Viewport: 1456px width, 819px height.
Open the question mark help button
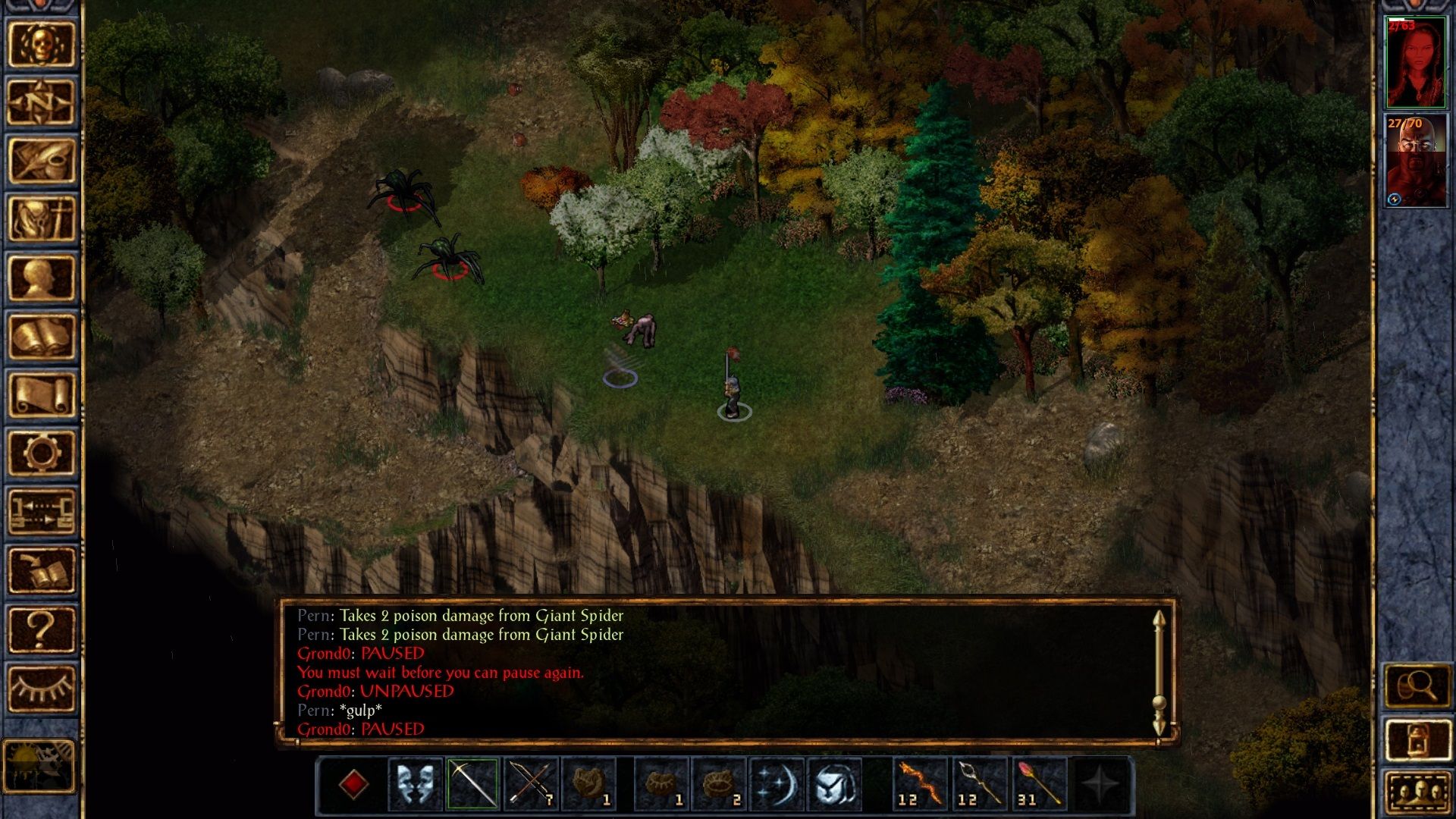(x=42, y=629)
